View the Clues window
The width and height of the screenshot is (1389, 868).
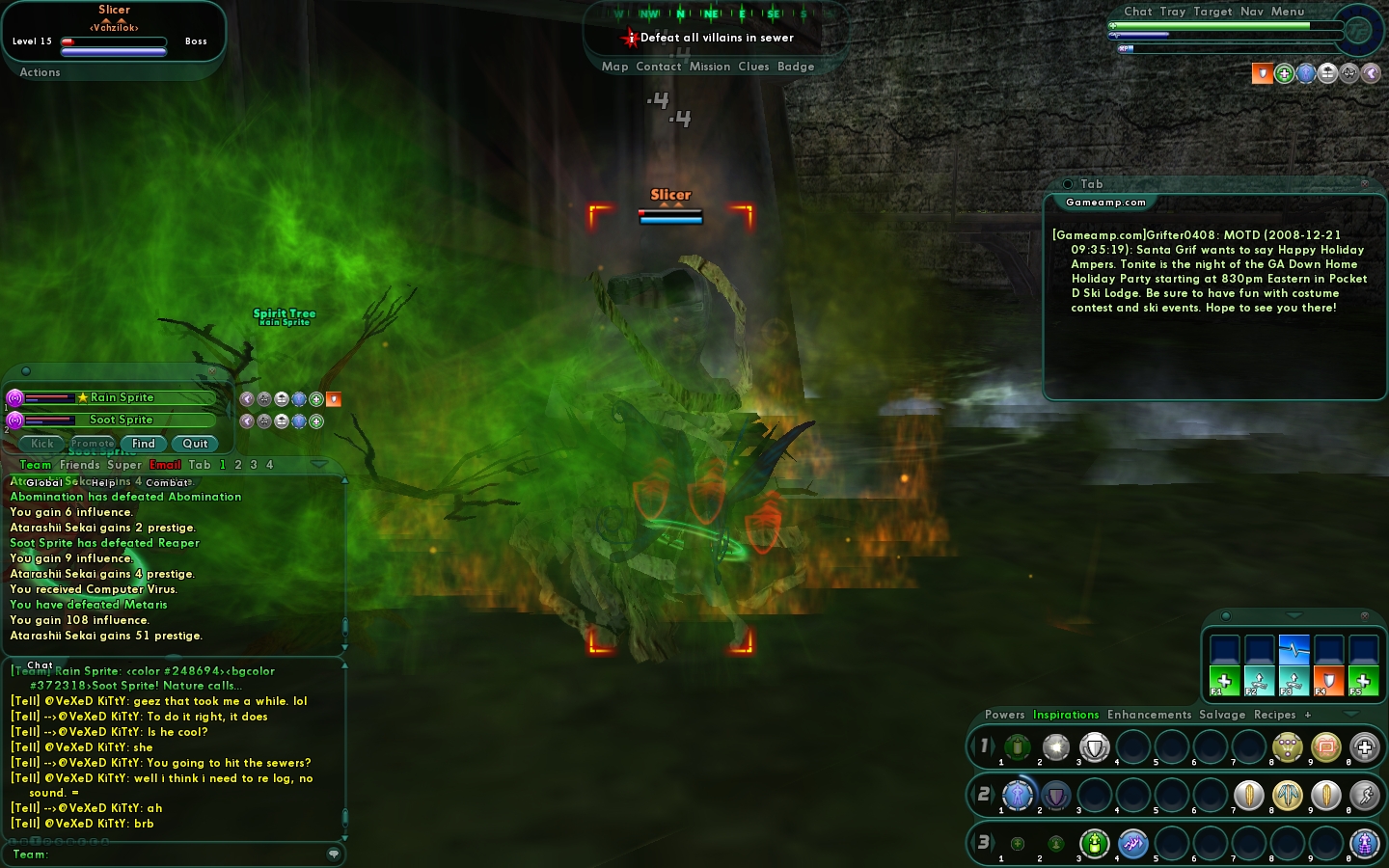click(753, 67)
